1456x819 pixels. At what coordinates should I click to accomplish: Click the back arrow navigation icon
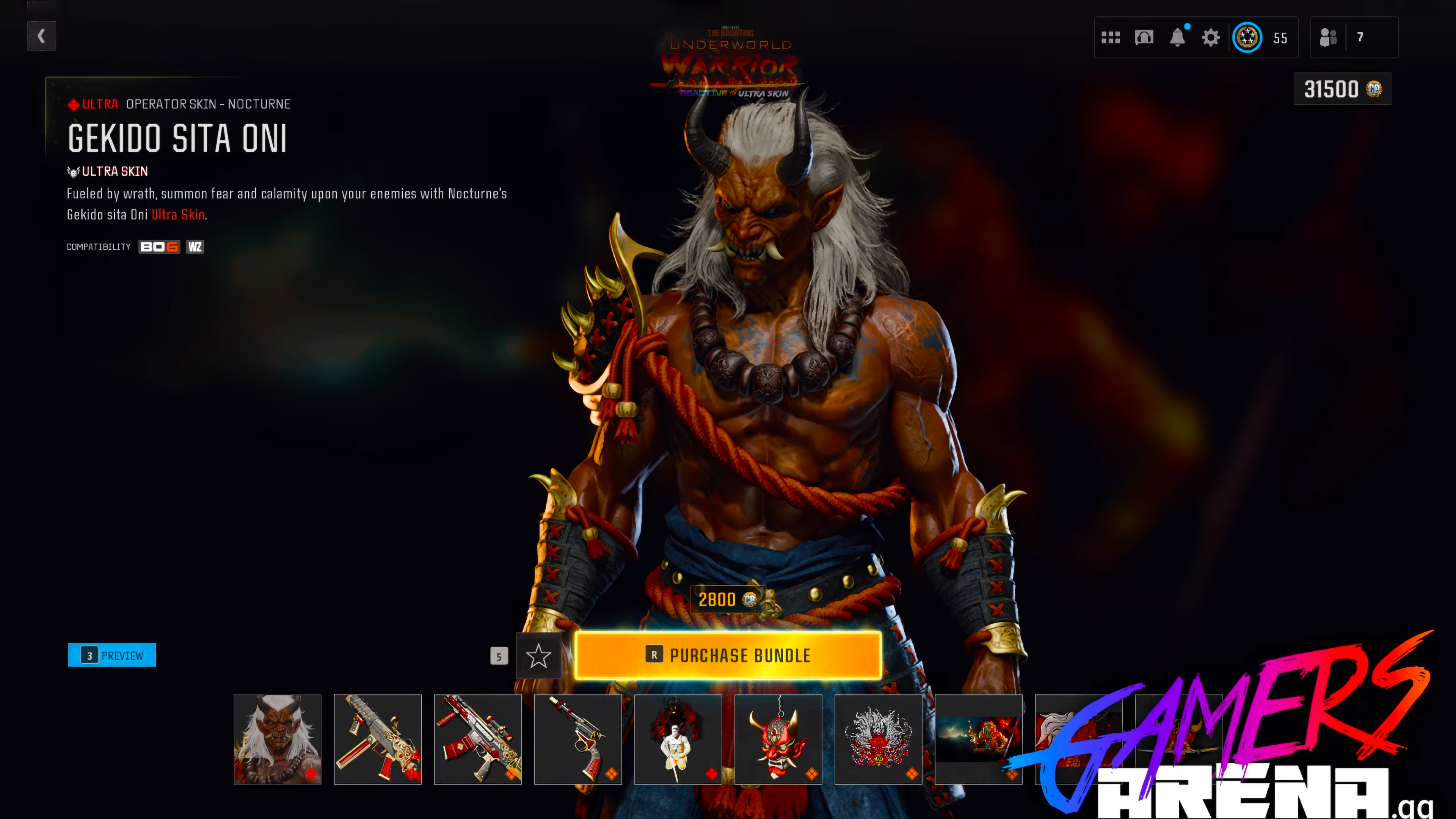click(x=41, y=36)
